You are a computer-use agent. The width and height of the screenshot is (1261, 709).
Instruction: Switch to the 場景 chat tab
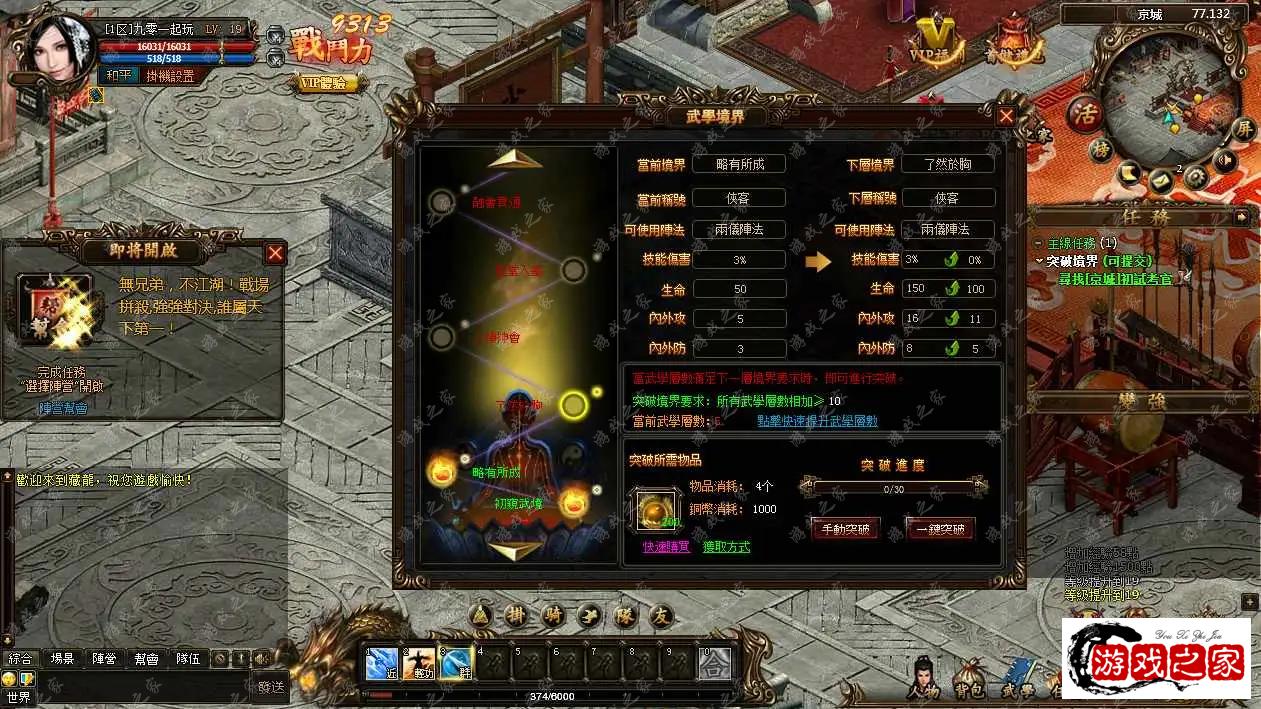[x=62, y=659]
